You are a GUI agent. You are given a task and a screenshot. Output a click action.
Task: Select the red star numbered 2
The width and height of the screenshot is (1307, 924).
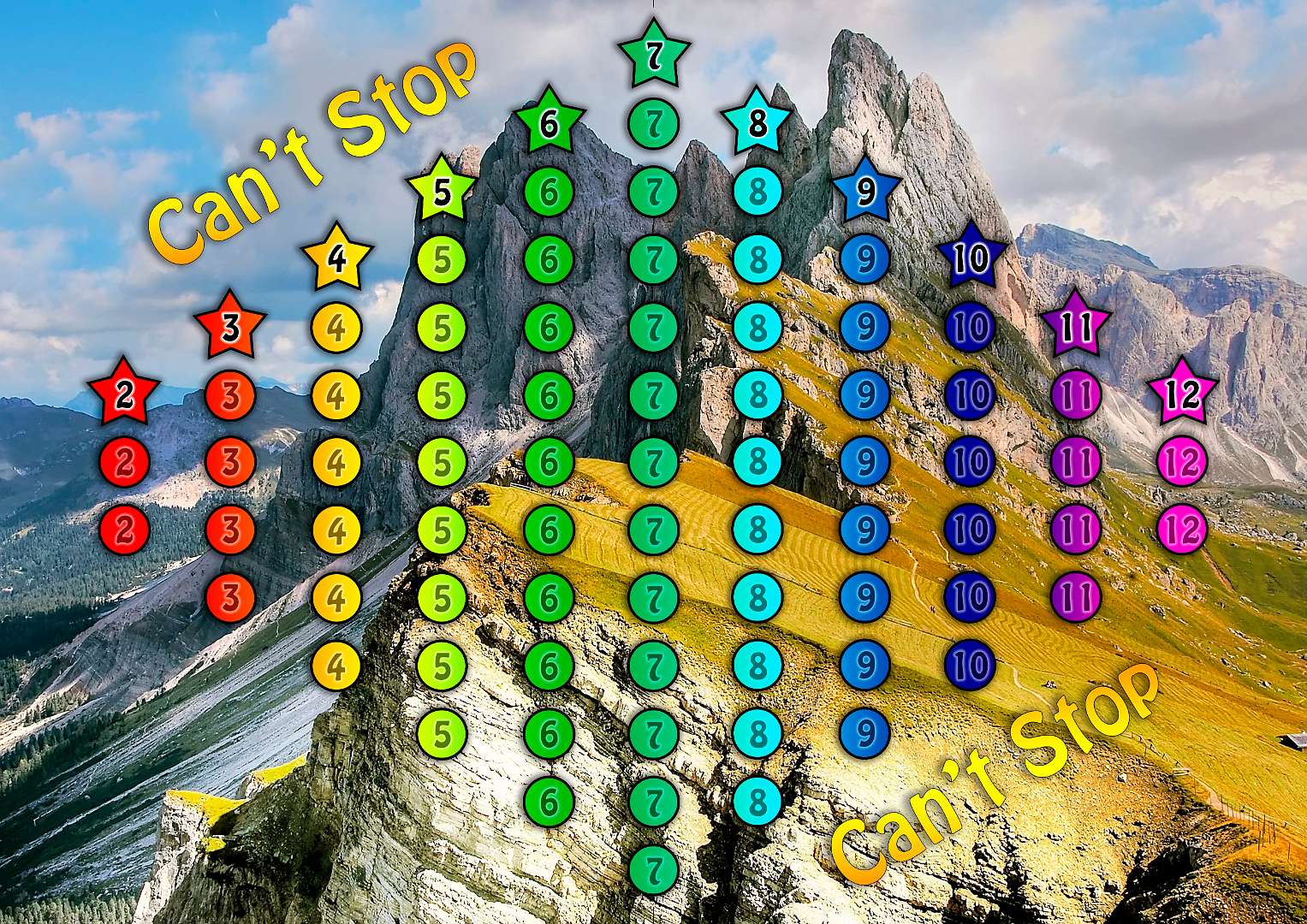(125, 394)
